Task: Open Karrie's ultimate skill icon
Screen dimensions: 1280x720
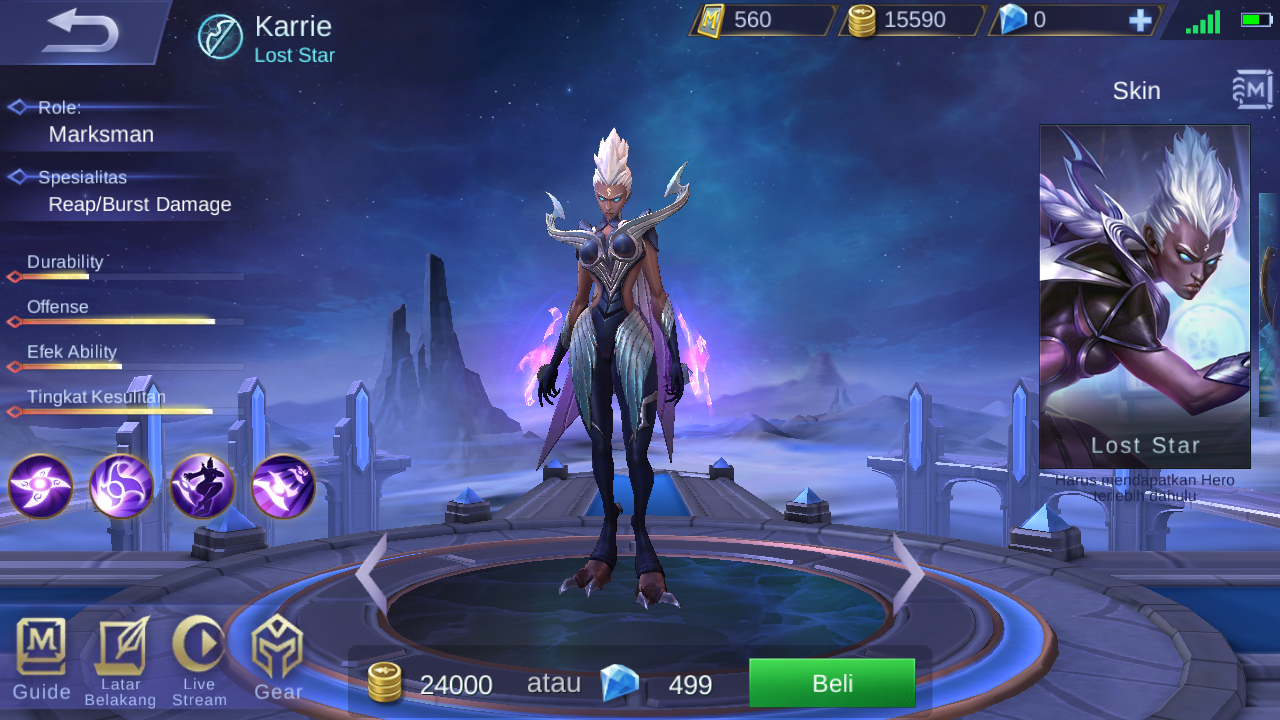Action: [283, 487]
